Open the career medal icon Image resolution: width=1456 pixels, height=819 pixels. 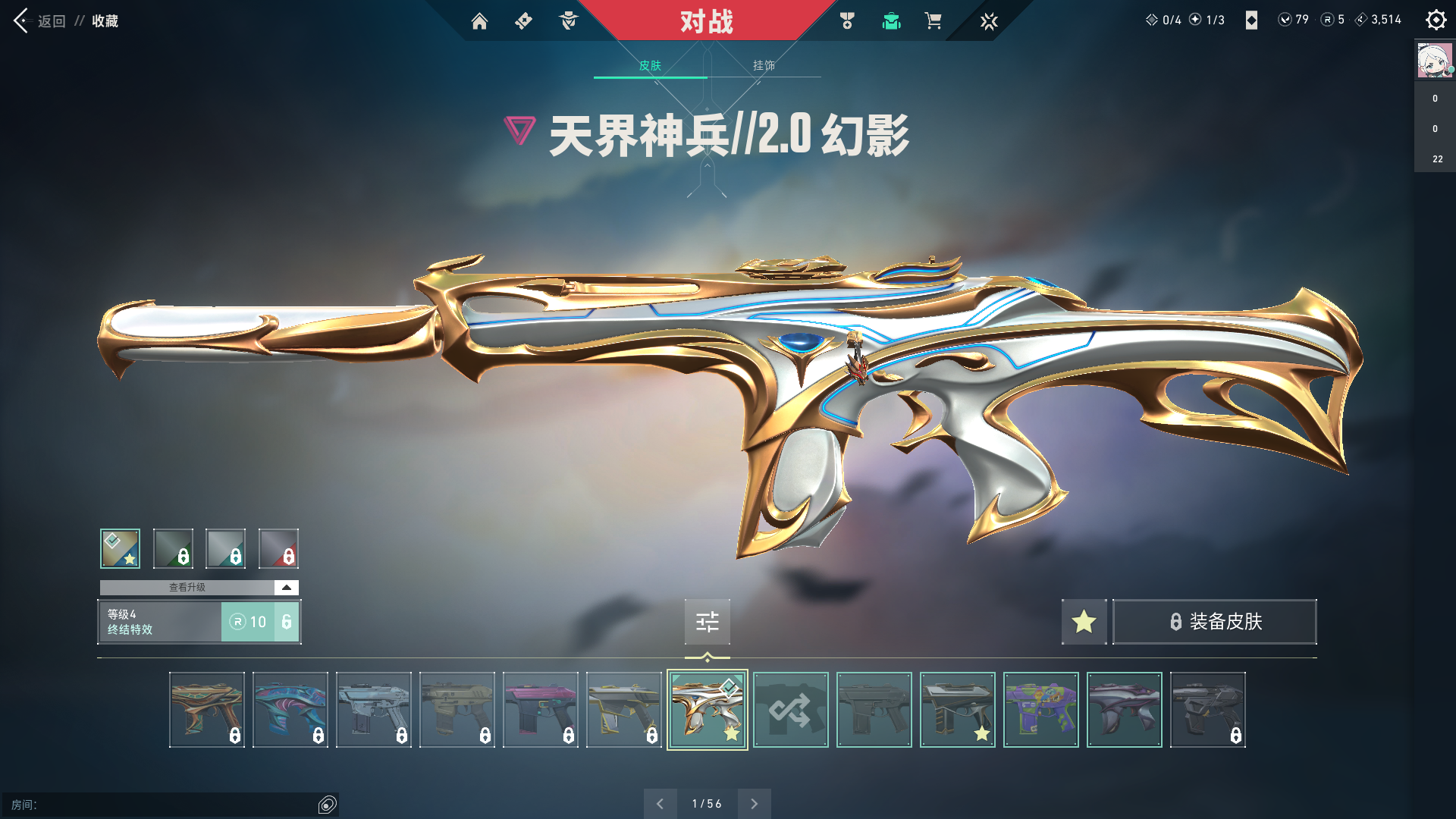847,22
